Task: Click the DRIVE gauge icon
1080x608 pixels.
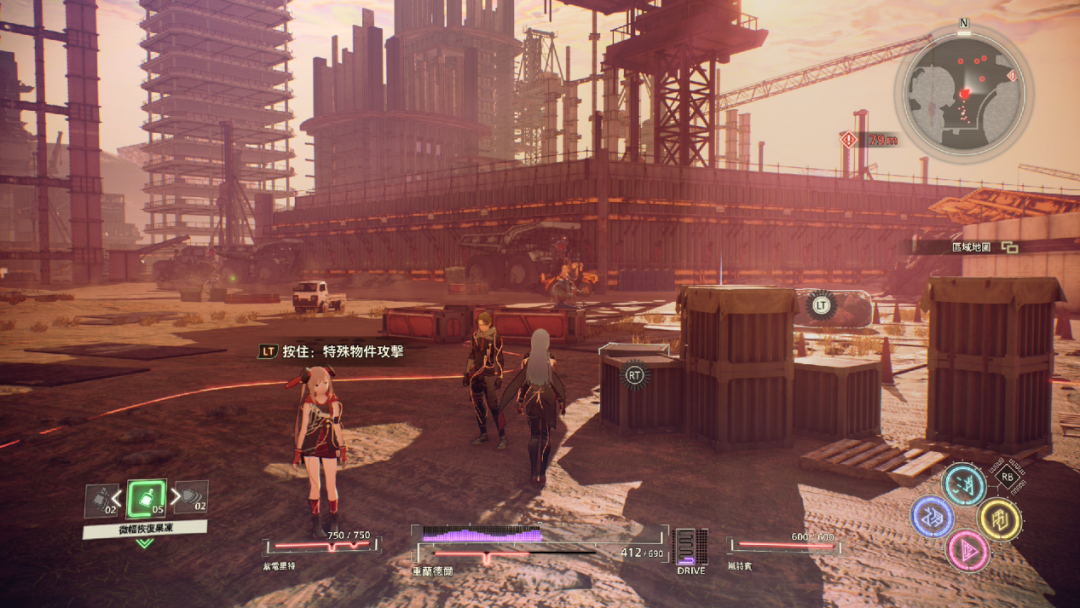Action: (x=691, y=548)
